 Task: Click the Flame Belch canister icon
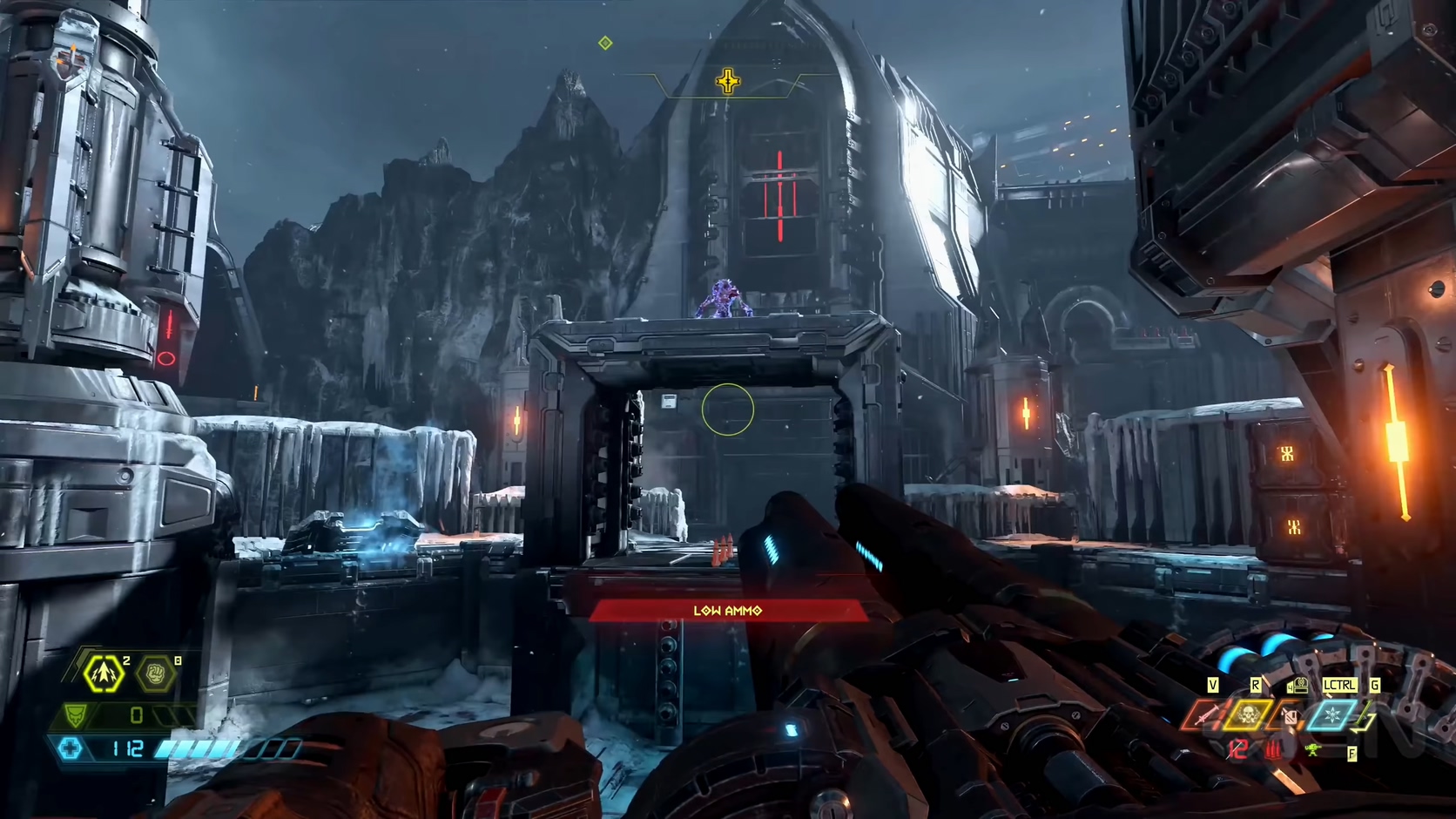(x=1291, y=717)
